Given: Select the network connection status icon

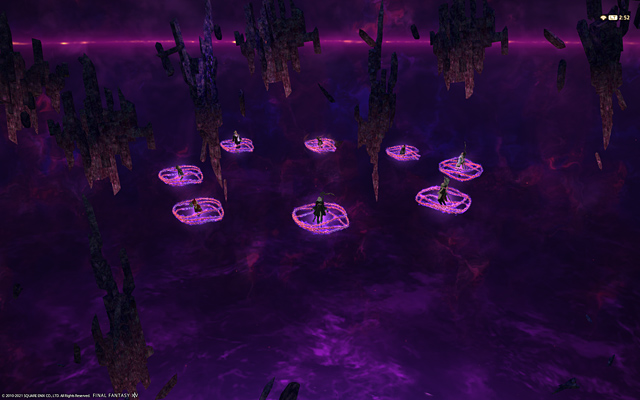Looking at the screenshot, I should click(603, 18).
